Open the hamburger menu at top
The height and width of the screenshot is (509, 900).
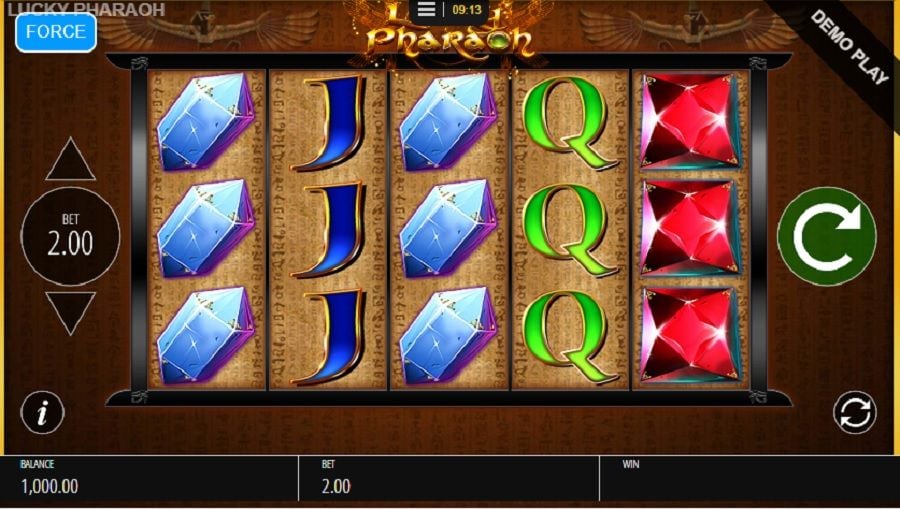tap(426, 10)
